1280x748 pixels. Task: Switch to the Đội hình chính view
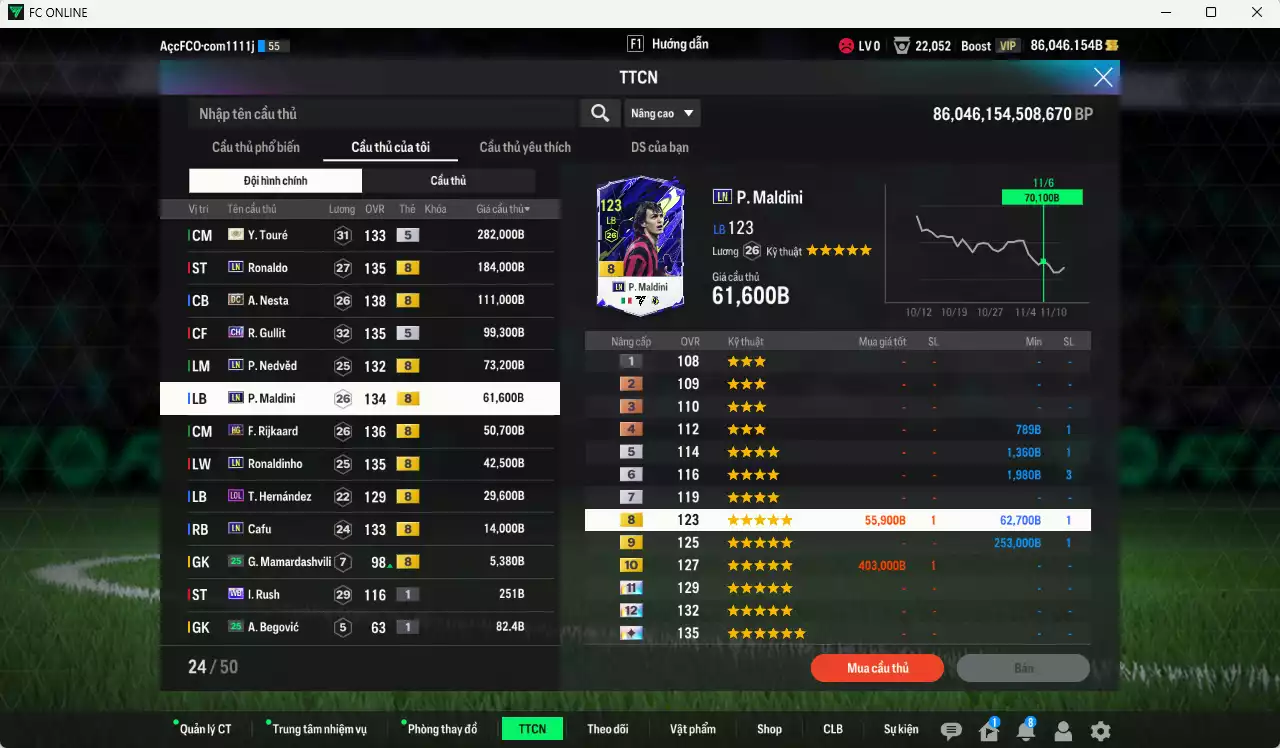[275, 180]
